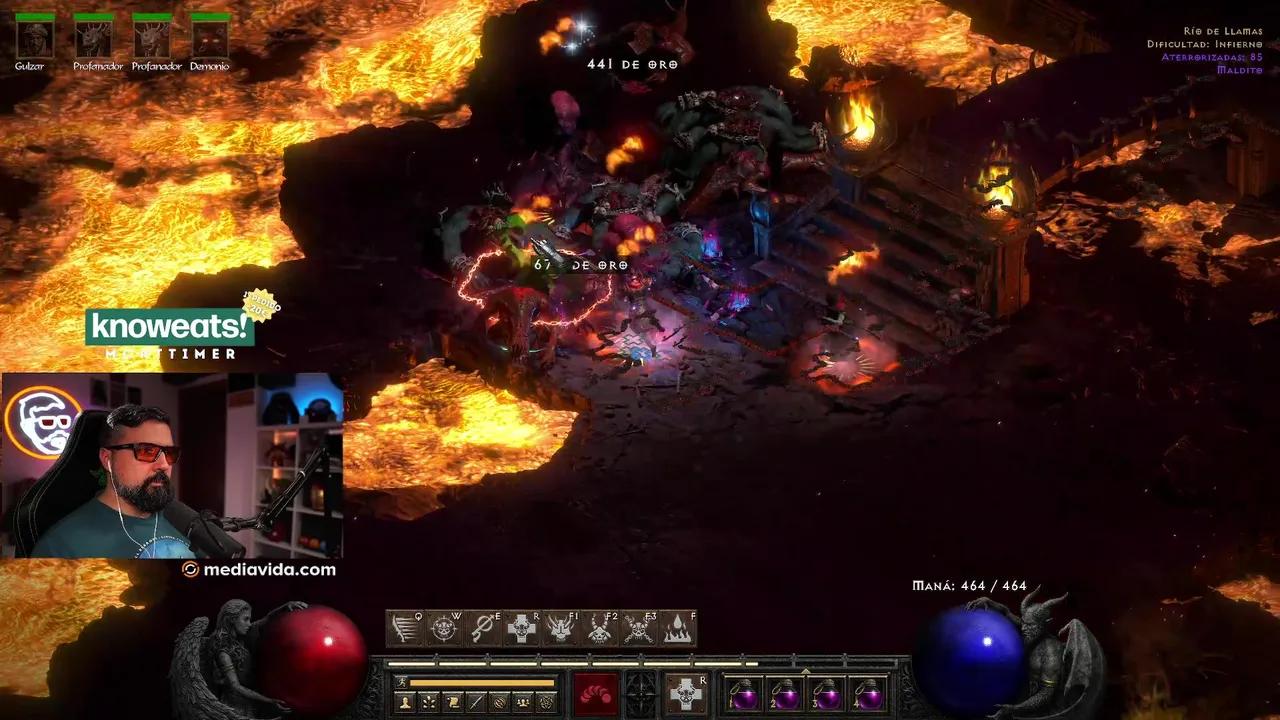Open the quest scroll button in mini panel
The image size is (1280, 720).
(453, 703)
